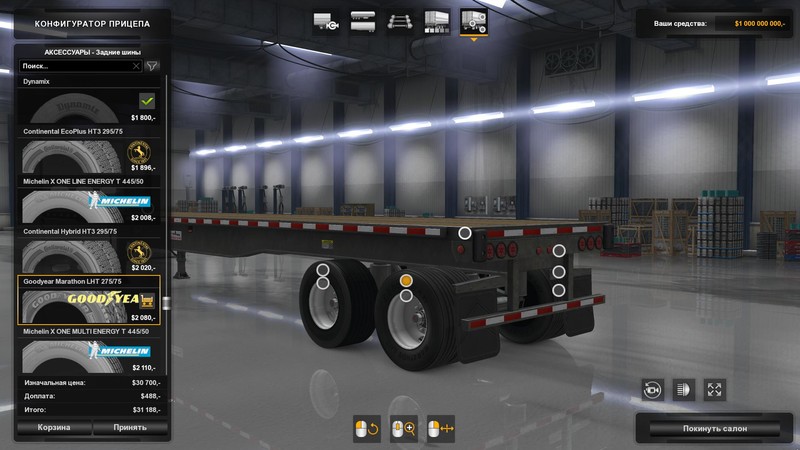Click the accessory search field
The image size is (800, 450).
(73, 66)
